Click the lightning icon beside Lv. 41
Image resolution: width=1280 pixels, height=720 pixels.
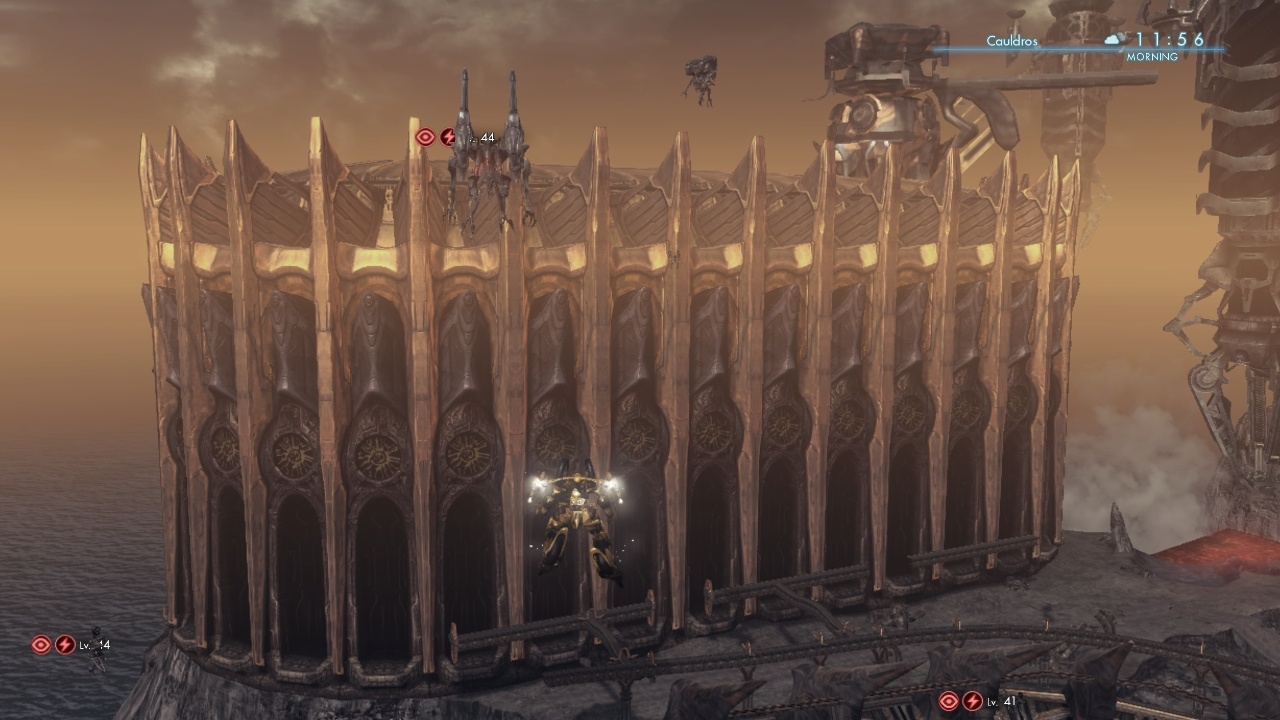coord(972,701)
